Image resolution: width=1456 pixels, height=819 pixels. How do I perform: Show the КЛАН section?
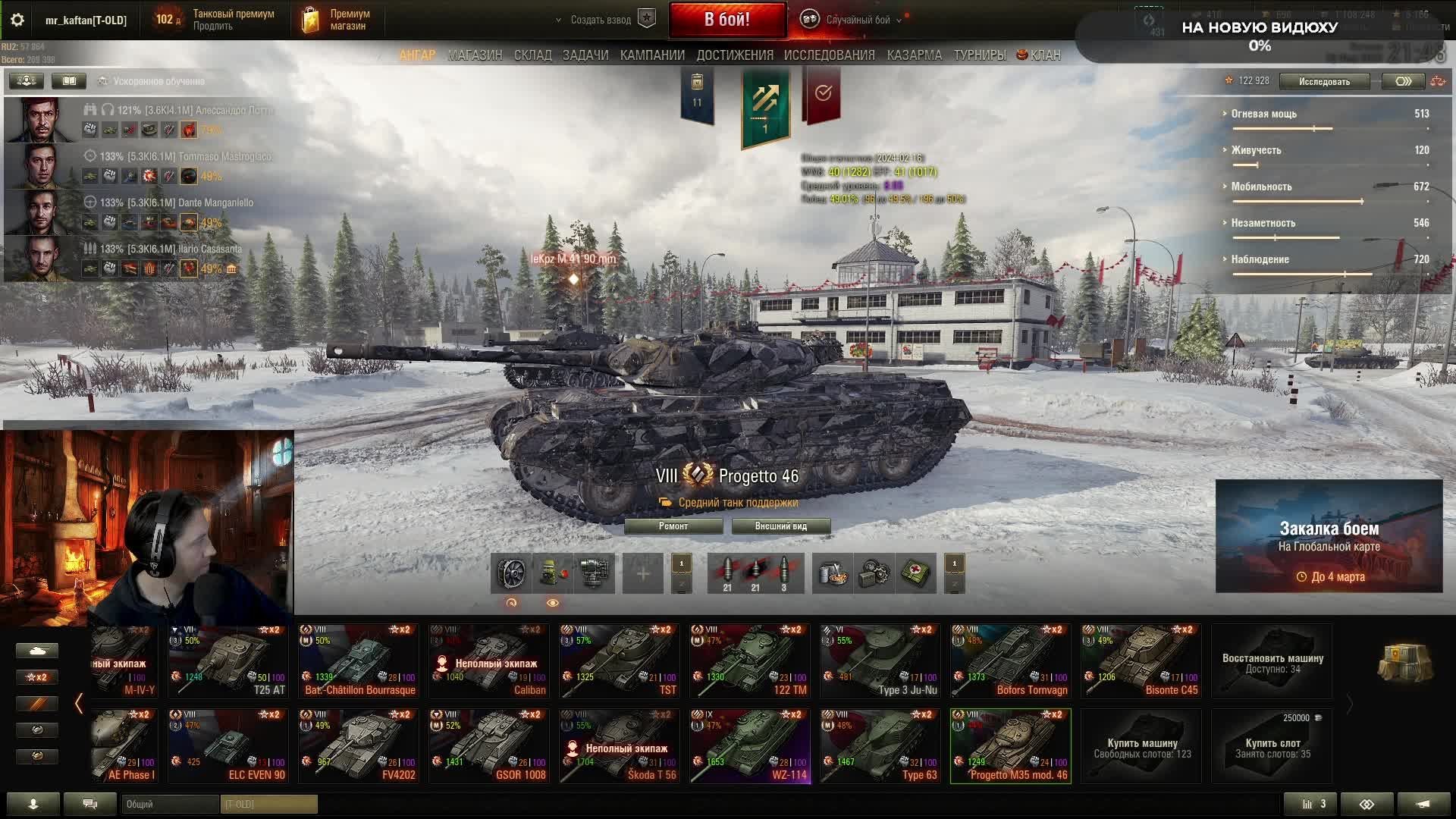pos(1039,55)
